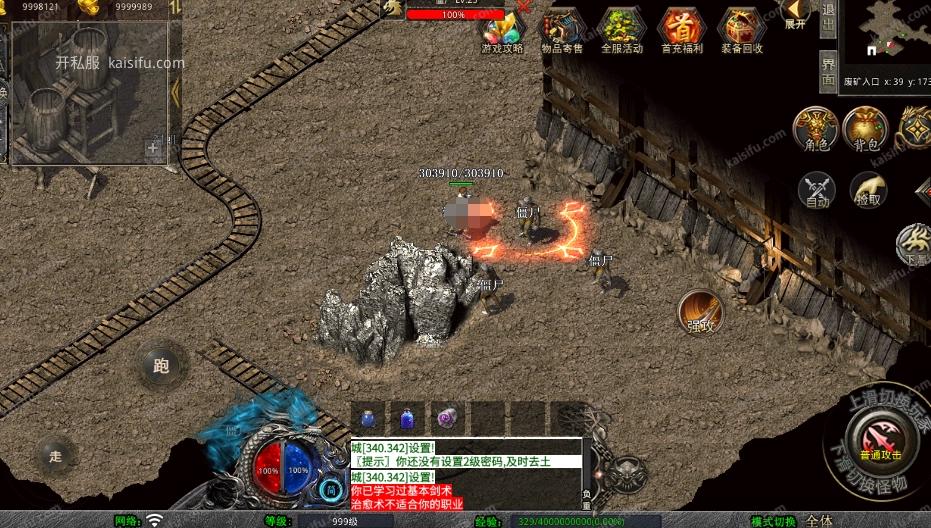The height and width of the screenshot is (528, 931).
Task: Toggle the 自动 auto-combat button
Action: 817,189
